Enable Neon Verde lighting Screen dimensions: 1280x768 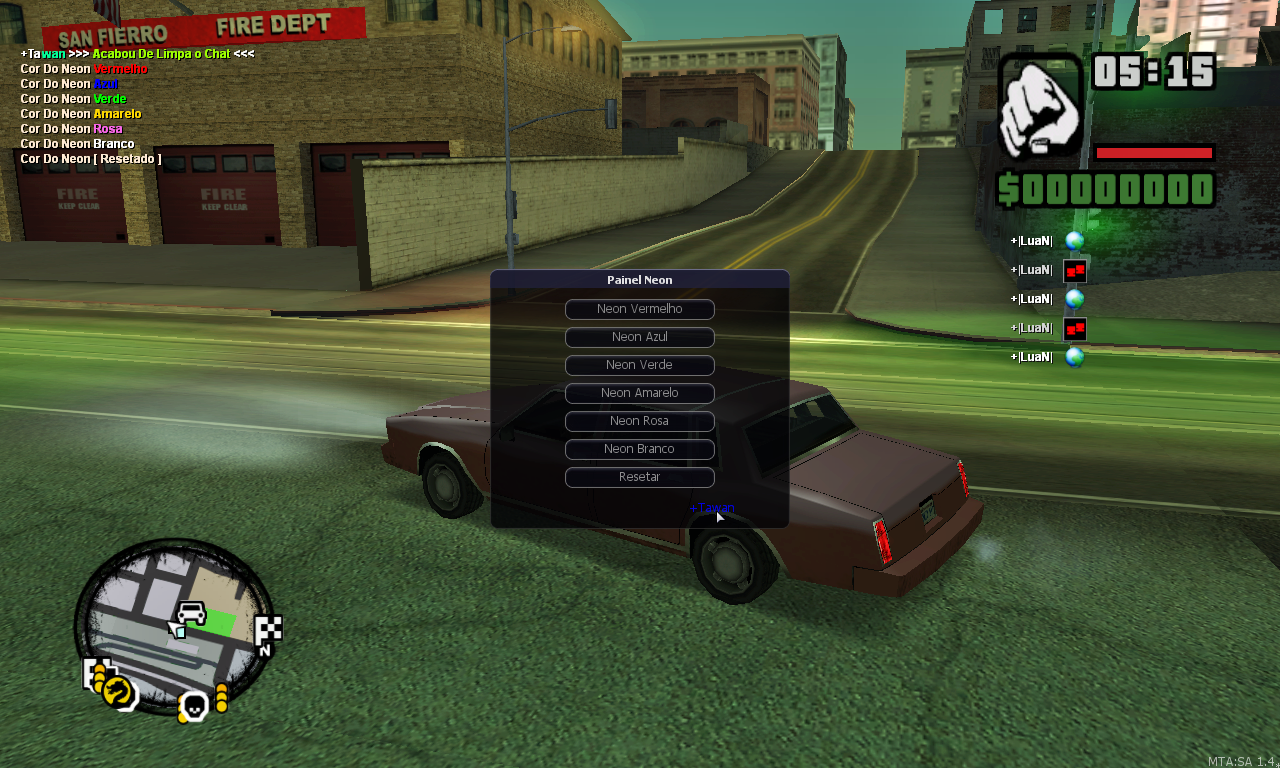[x=639, y=365]
